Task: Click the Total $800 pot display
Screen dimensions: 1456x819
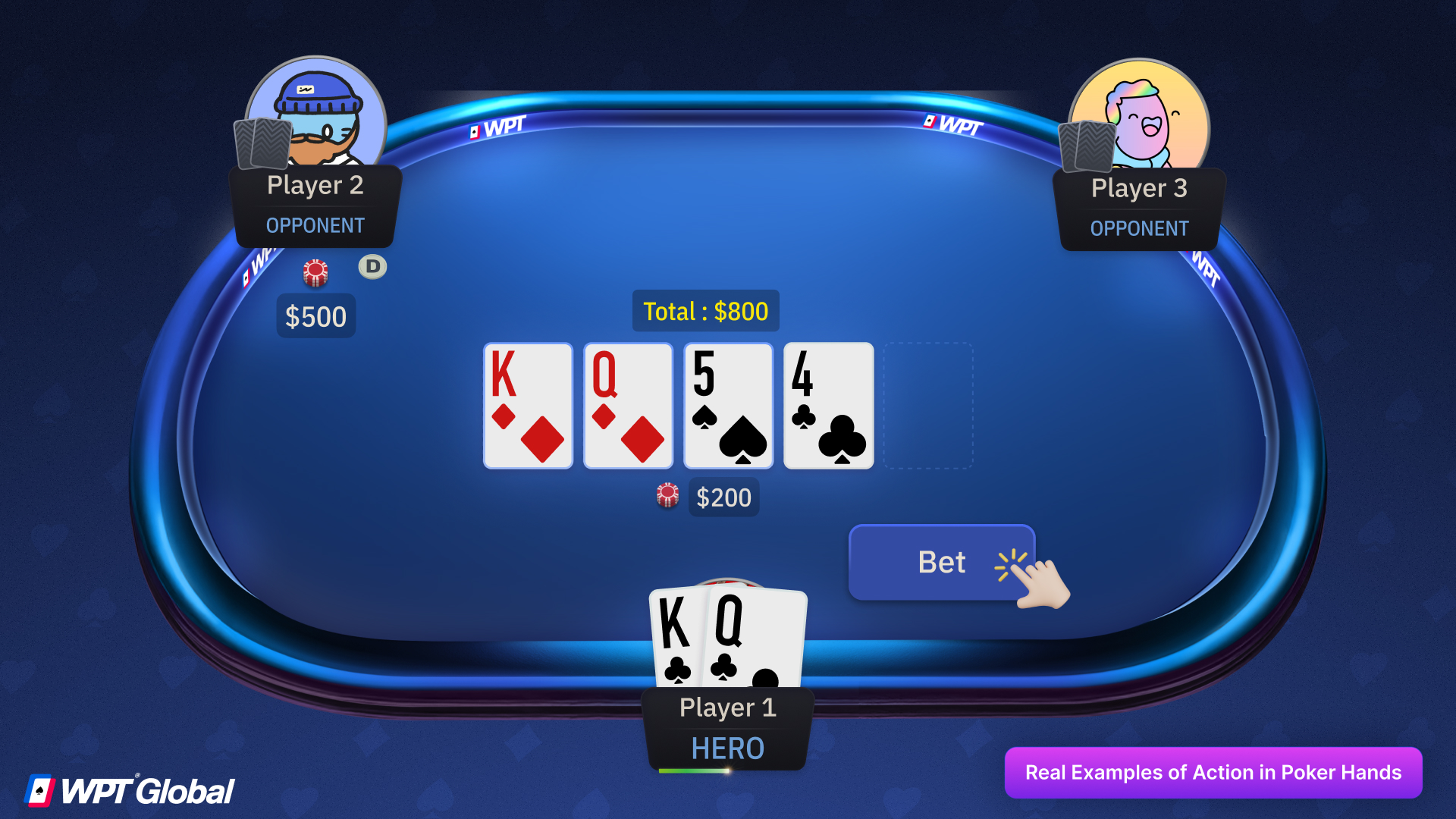Action: 705,311
